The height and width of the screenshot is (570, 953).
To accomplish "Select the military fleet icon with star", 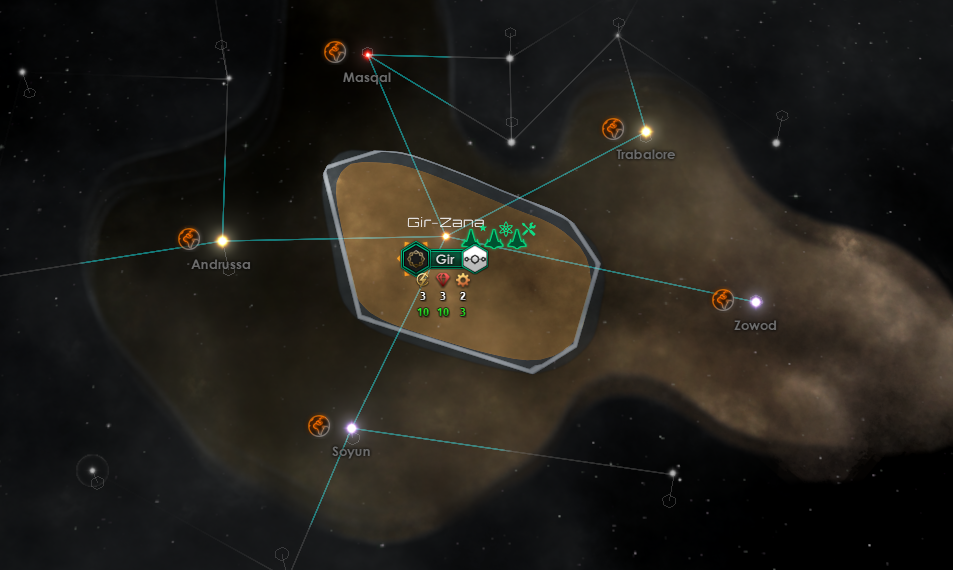I will point(471,238).
